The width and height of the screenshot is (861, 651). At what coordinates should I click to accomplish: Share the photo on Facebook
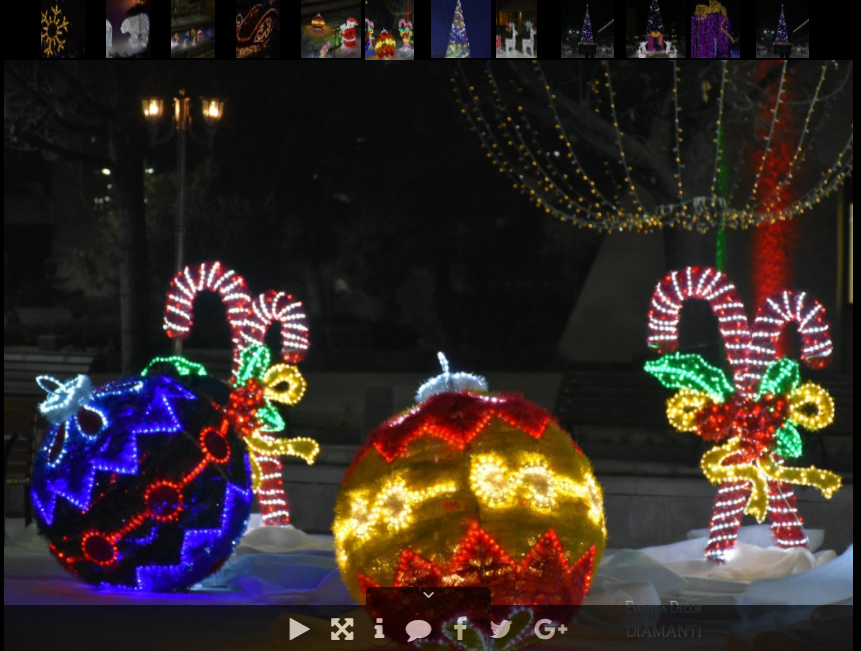[x=461, y=629]
